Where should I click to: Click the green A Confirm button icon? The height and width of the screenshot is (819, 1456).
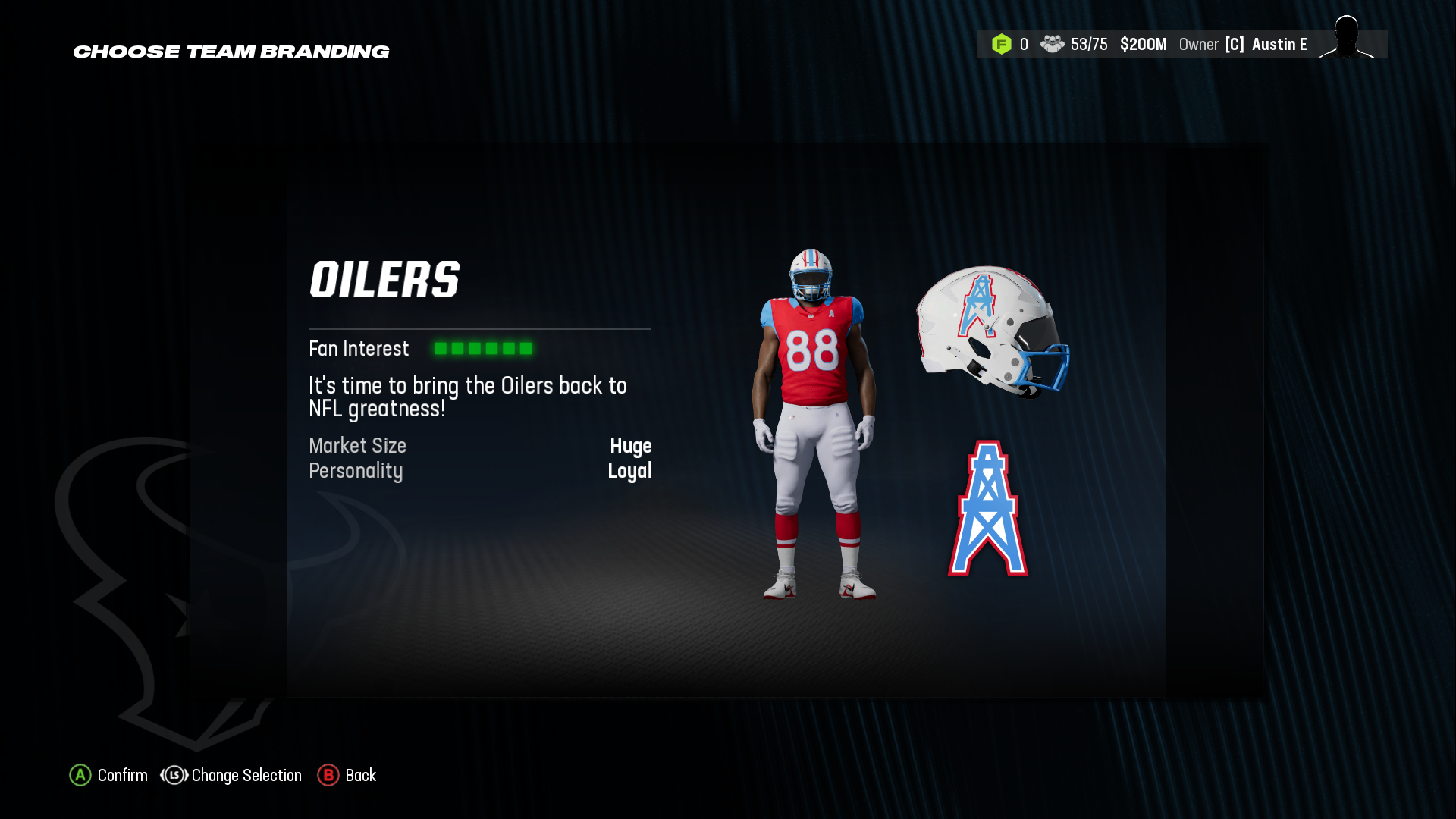tap(80, 775)
